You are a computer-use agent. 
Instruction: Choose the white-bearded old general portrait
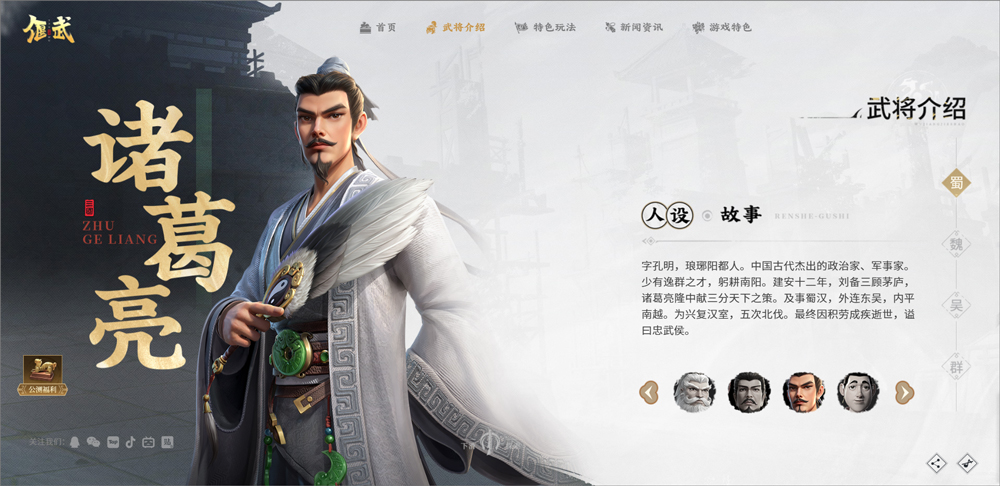pos(694,392)
